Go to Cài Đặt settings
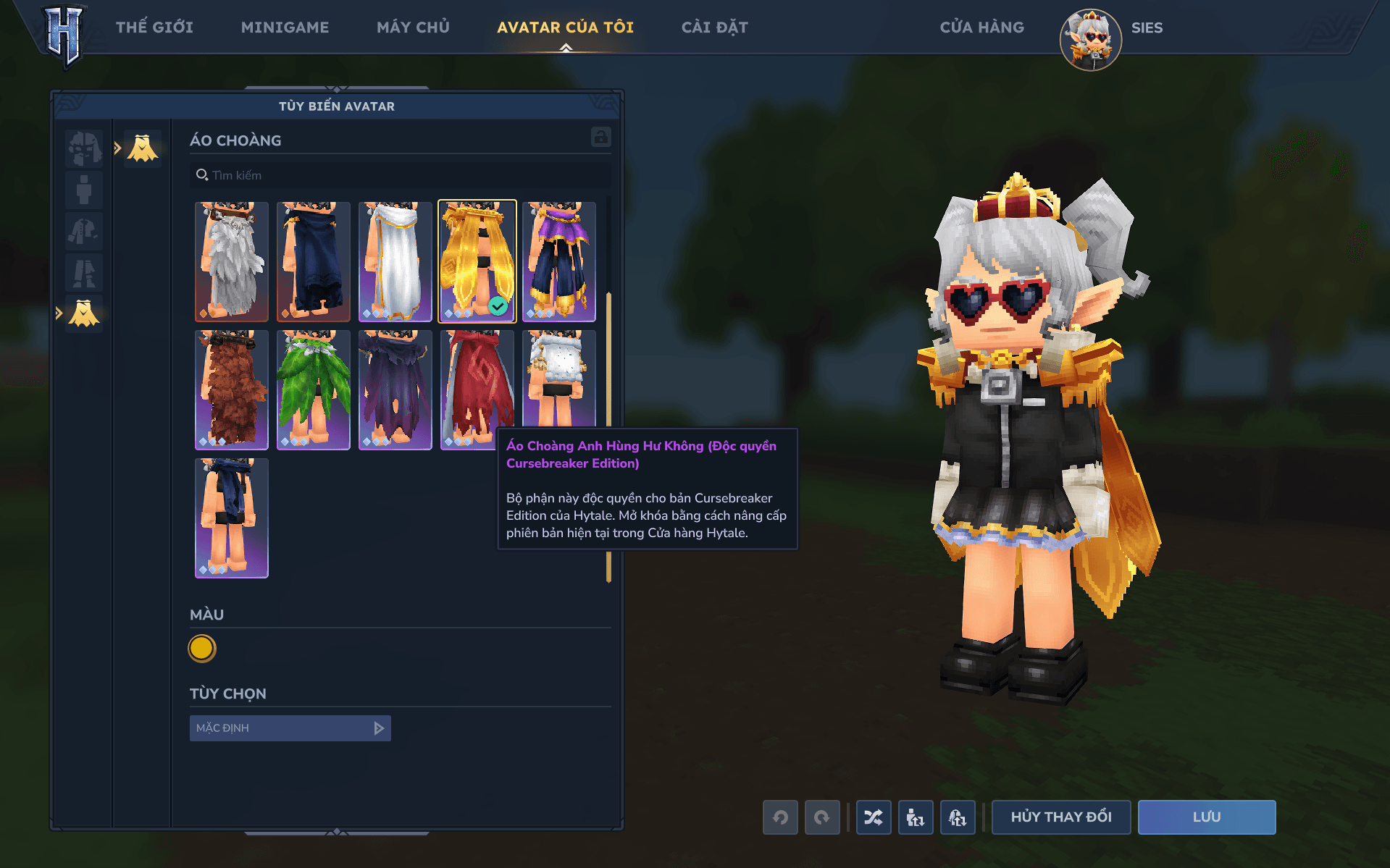 point(714,28)
